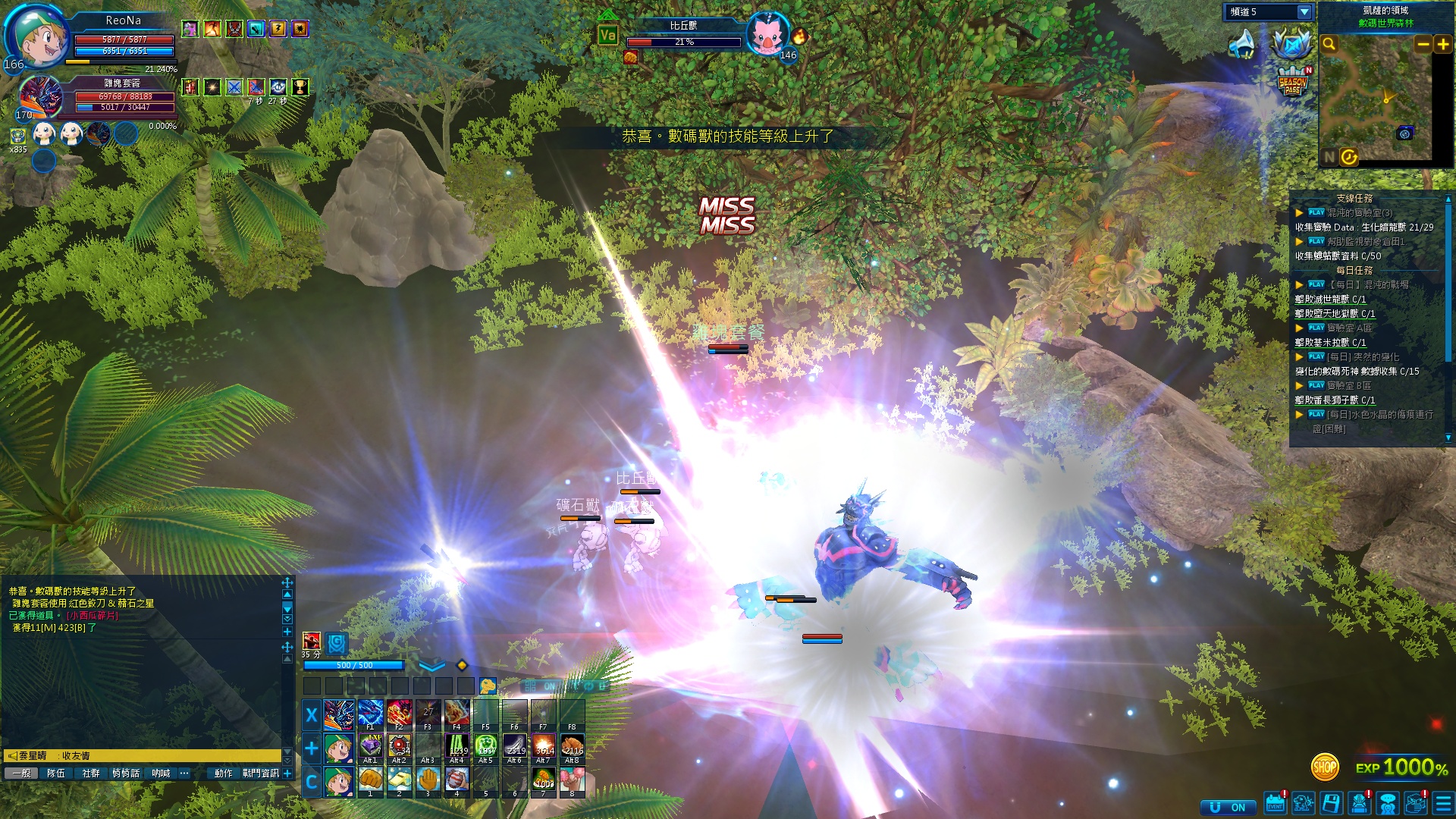The height and width of the screenshot is (819, 1456).
Task: Zoom in the minimap with plus button
Action: pos(1443,45)
